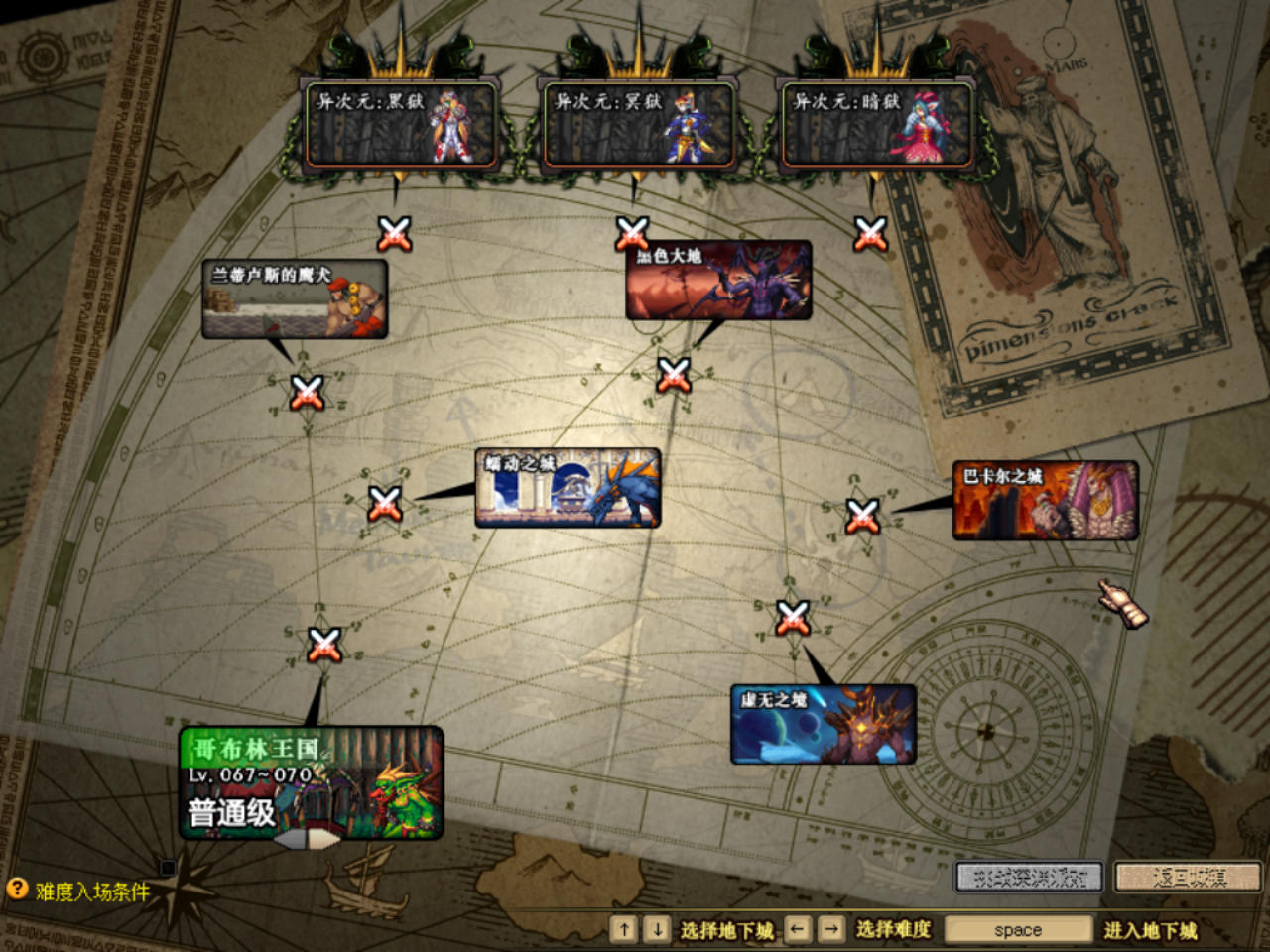Select the highlighted 哥布林王国 dungeon
This screenshot has height=952, width=1270.
click(x=311, y=783)
